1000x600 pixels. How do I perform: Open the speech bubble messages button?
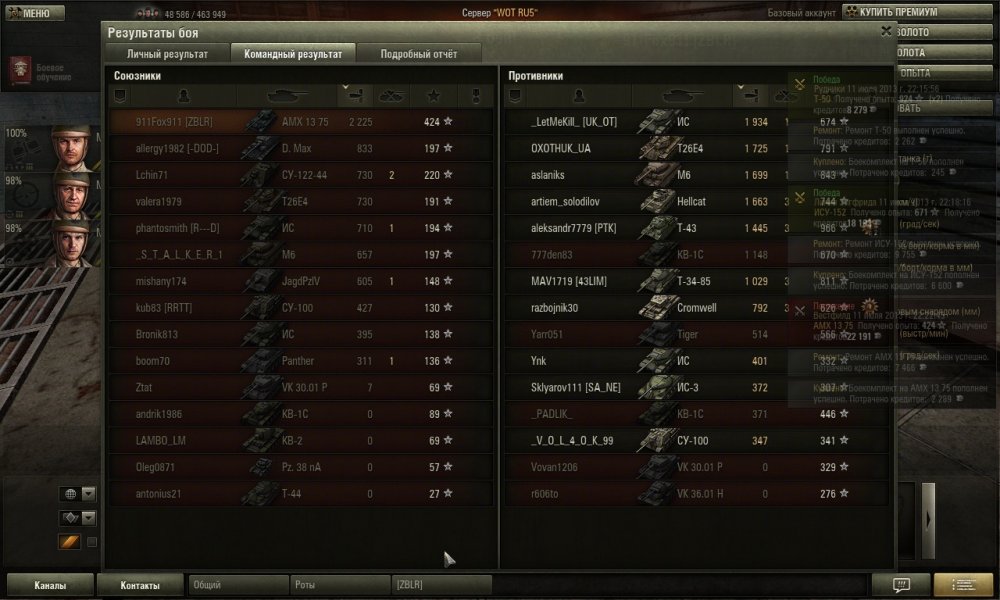[x=899, y=584]
